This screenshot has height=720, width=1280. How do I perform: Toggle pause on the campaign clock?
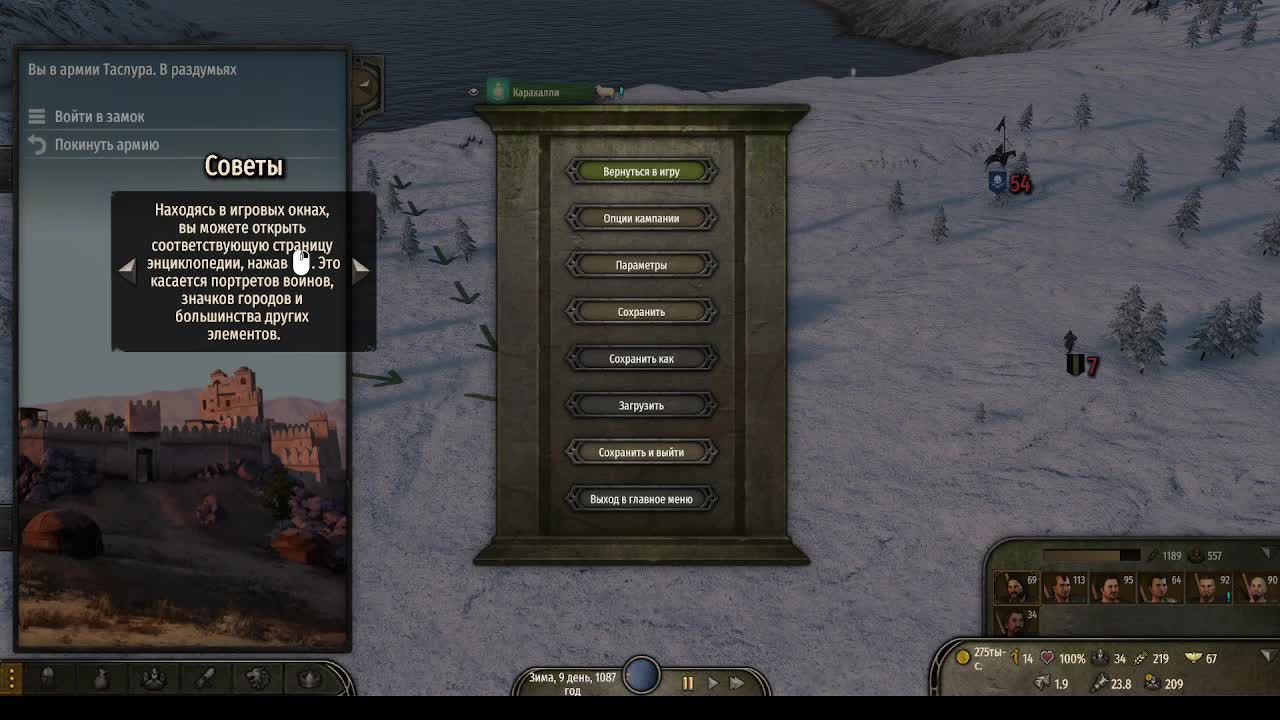pyautogui.click(x=688, y=683)
